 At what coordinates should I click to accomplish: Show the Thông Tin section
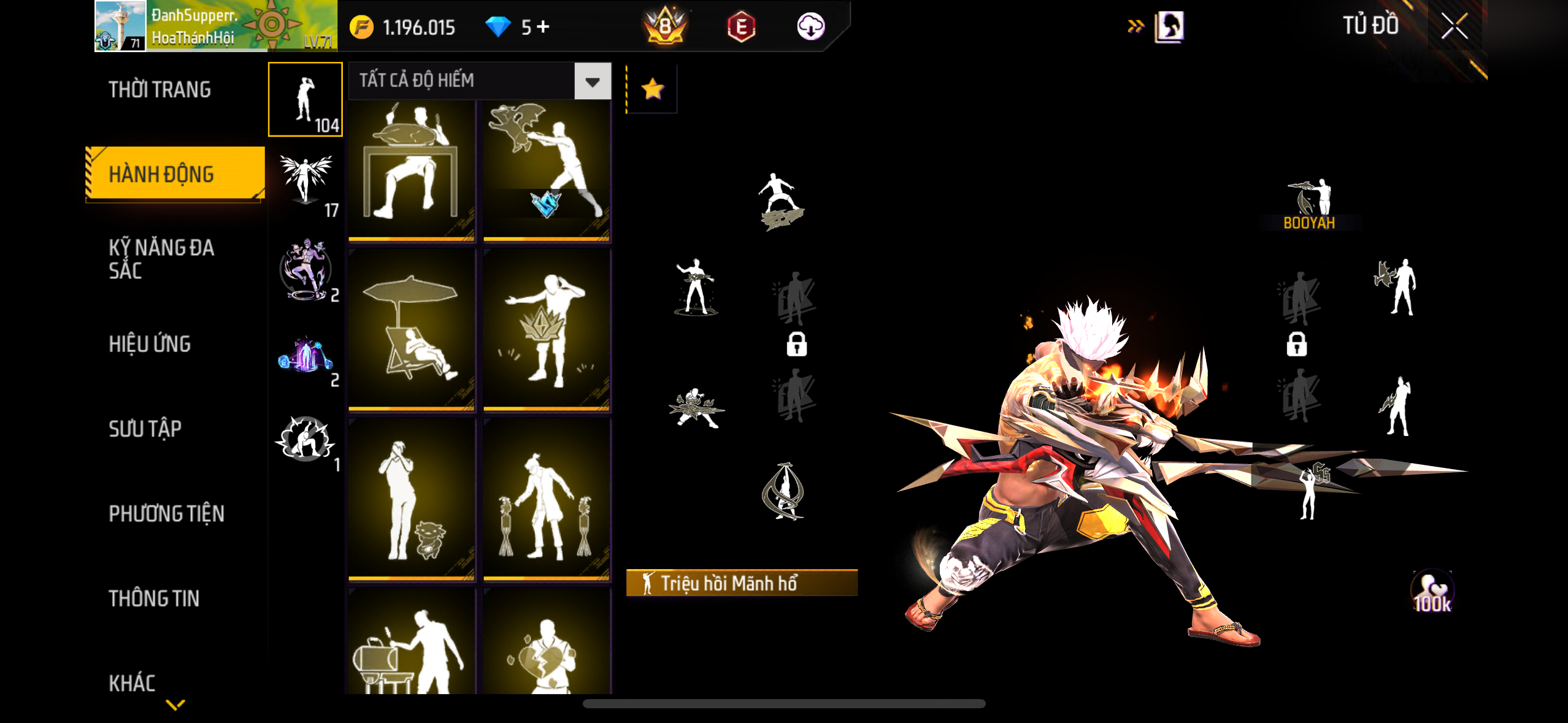[154, 598]
